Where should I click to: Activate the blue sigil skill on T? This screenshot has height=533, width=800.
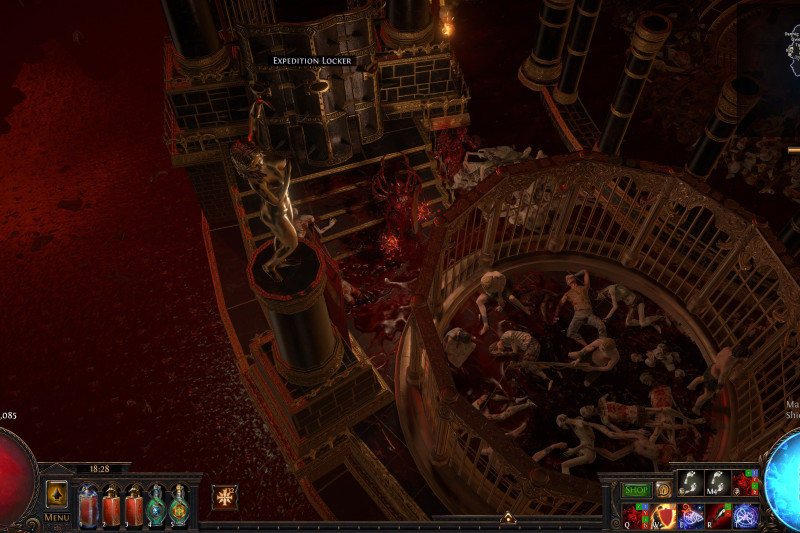[746, 516]
